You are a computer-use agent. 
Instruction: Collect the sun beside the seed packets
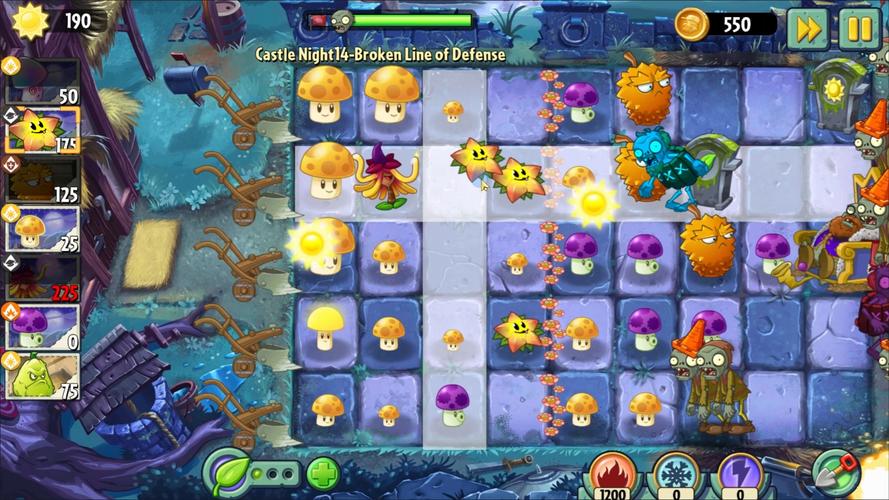[311, 241]
